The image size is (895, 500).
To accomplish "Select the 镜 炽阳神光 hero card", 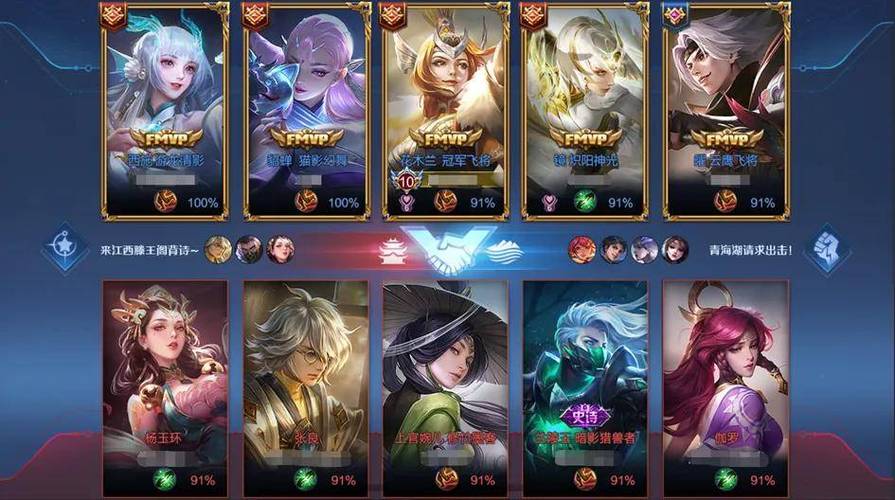I will (587, 110).
